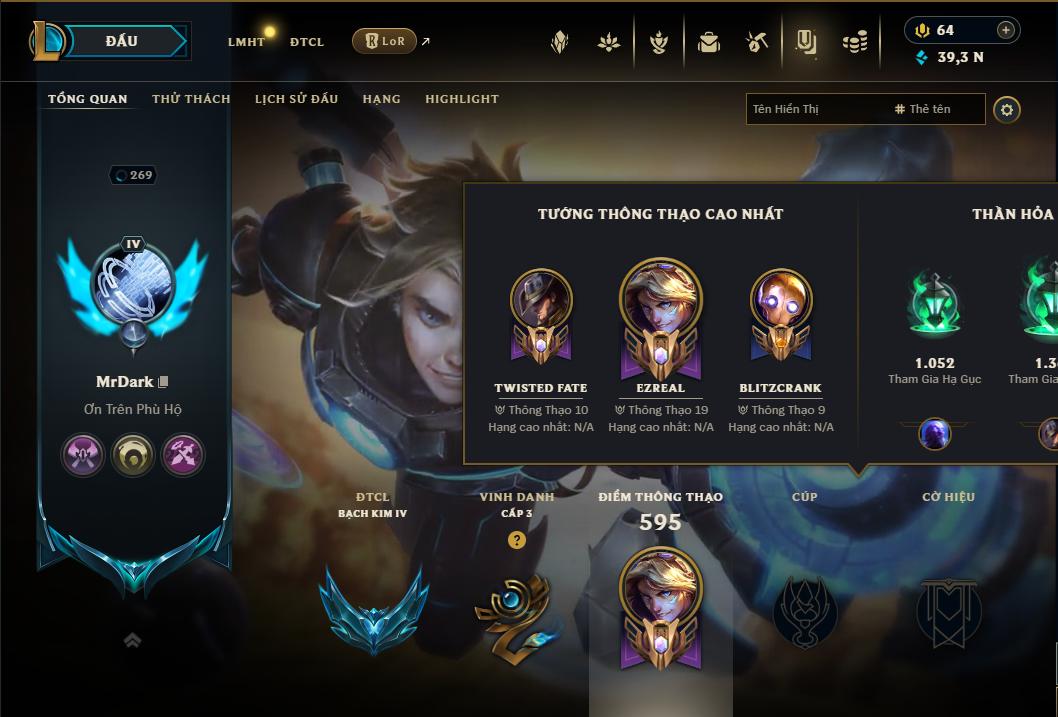Click the ĐẤU play button
The height and width of the screenshot is (717, 1058).
pos(122,41)
